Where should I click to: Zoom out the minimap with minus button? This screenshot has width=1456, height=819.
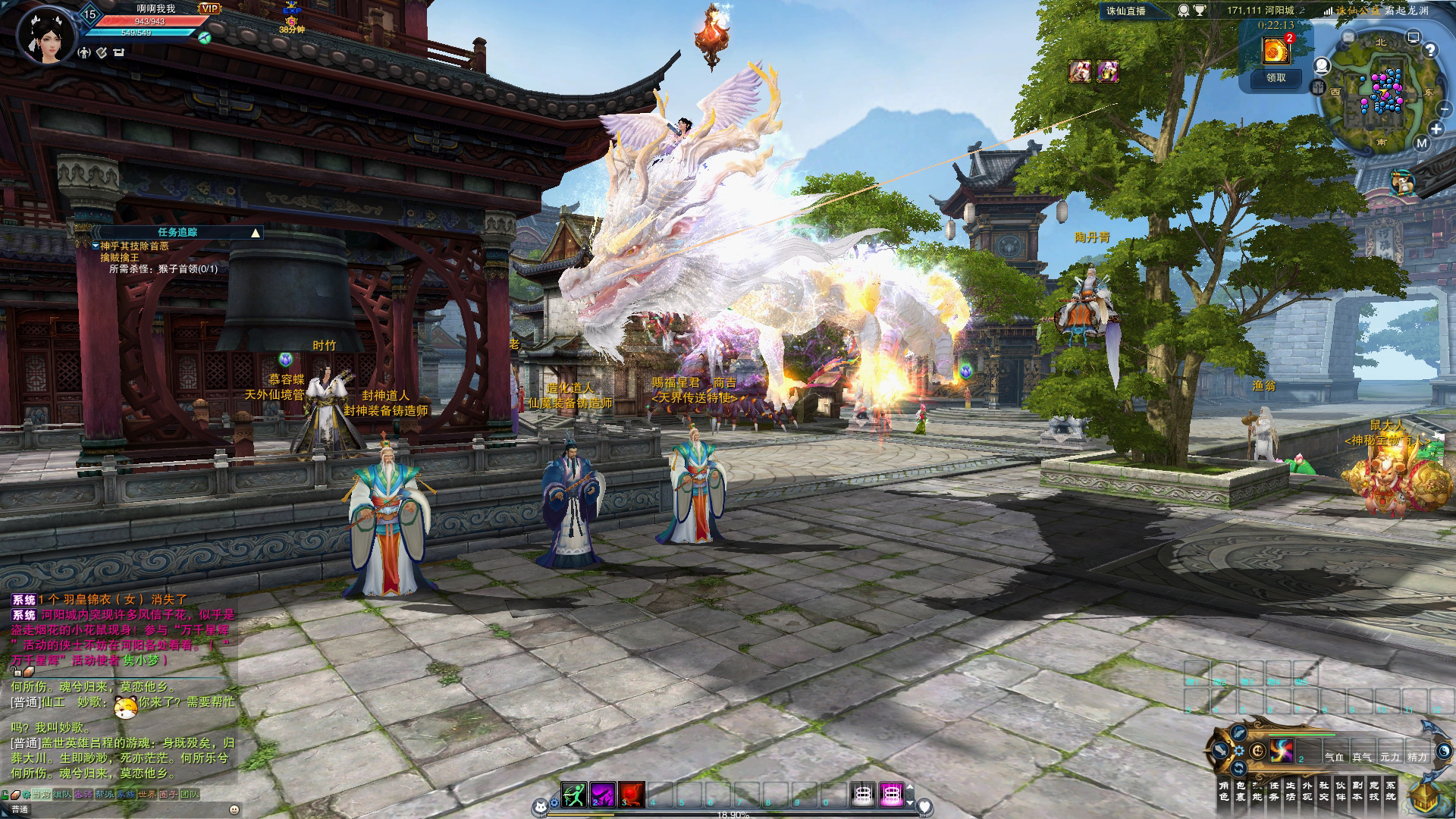coord(1444,109)
